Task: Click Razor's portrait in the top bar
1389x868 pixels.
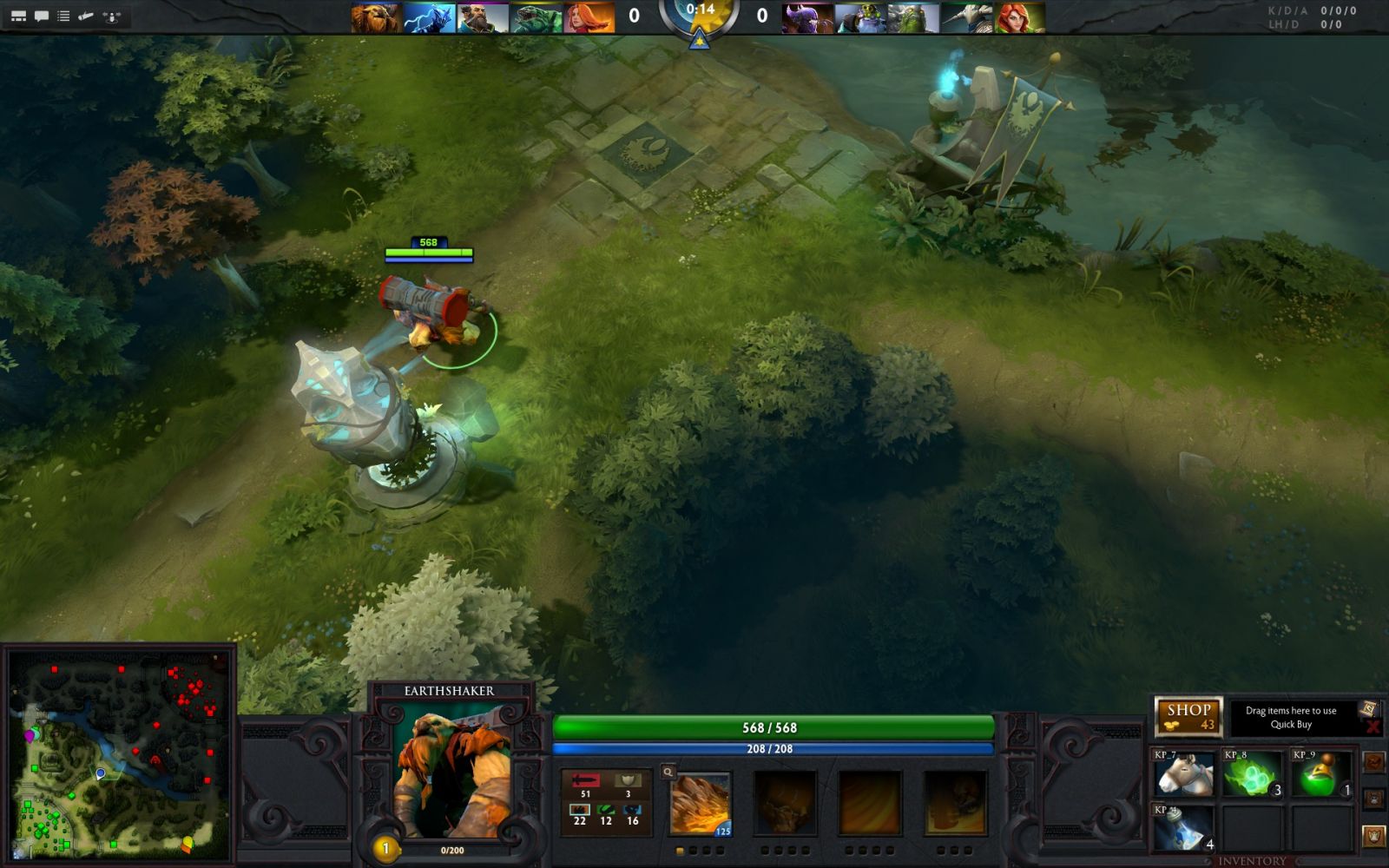Action: pos(430,17)
